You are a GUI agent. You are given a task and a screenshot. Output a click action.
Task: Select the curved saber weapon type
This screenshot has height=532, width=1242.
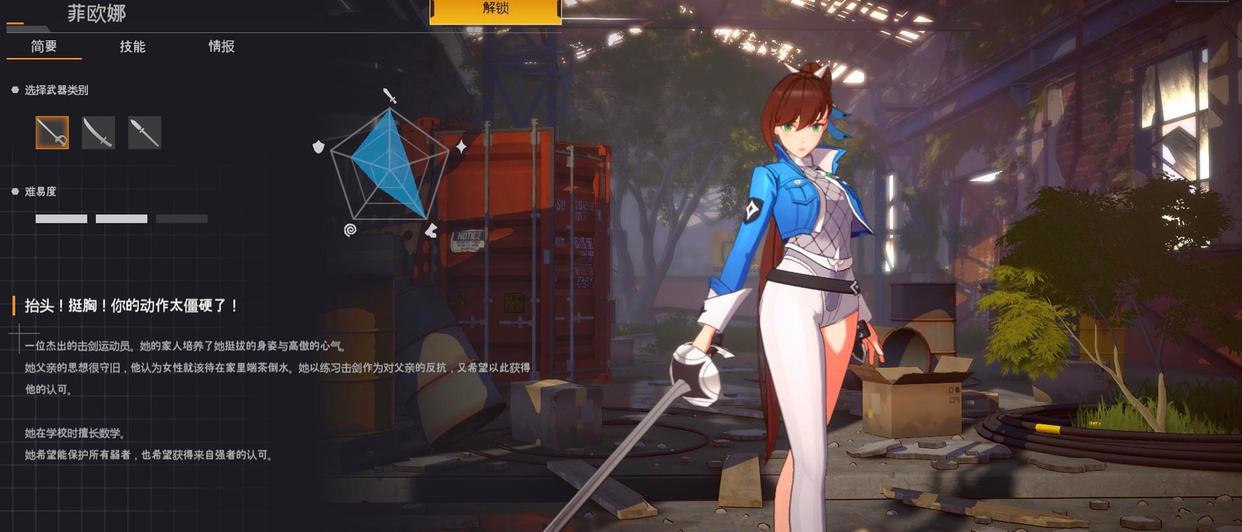click(98, 132)
